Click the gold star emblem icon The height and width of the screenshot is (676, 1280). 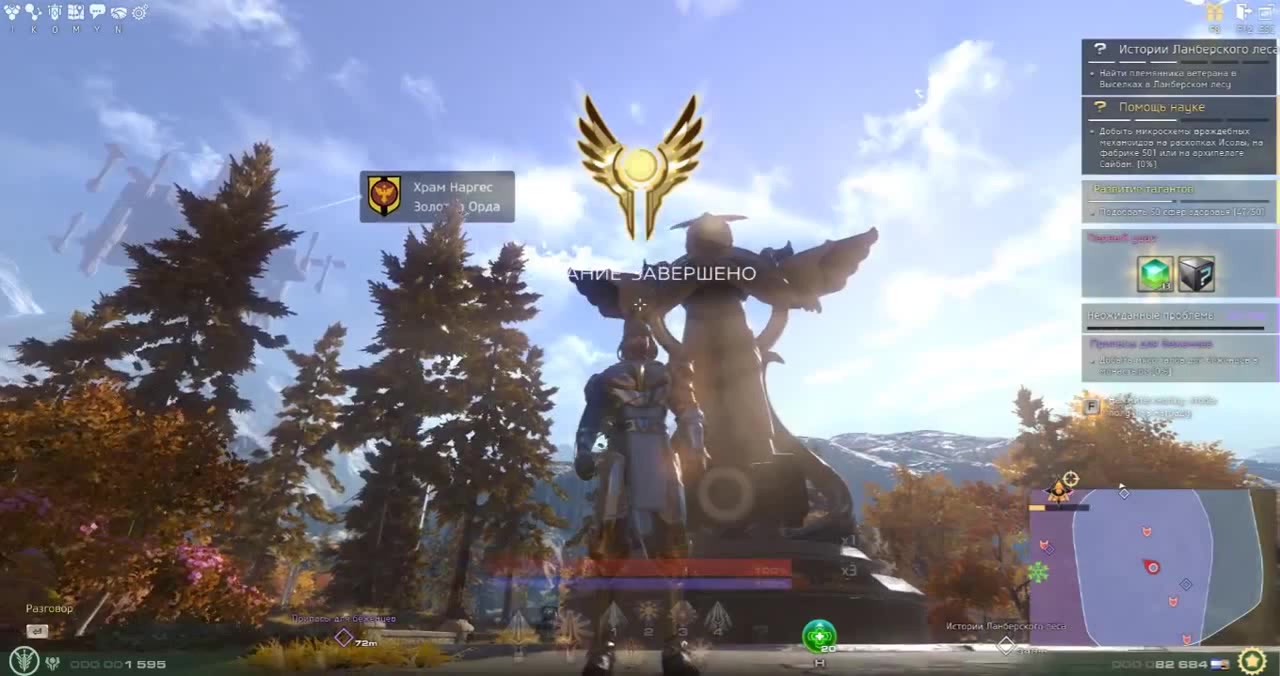click(x=1252, y=661)
